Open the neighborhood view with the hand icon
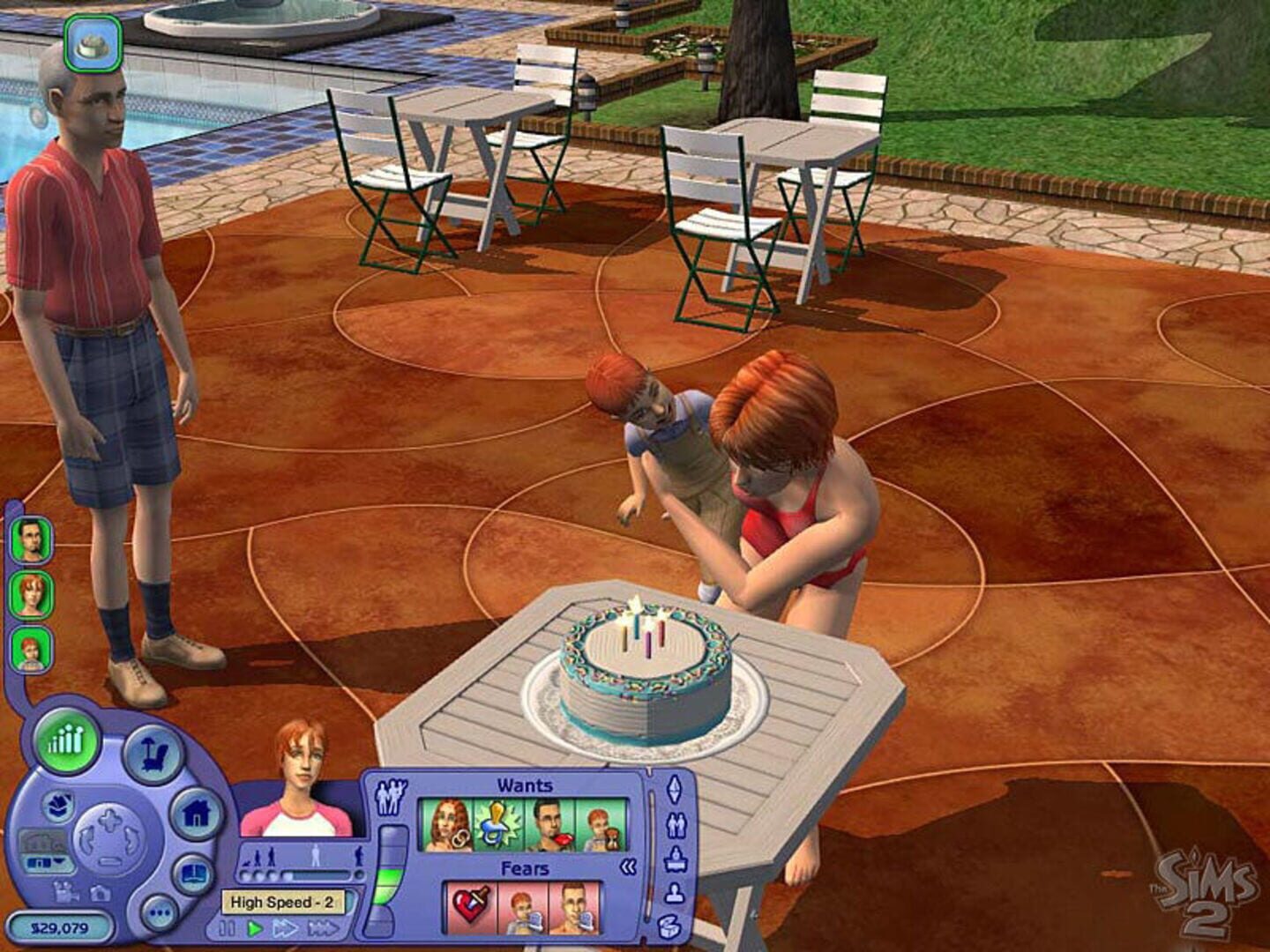1270x952 pixels. pyautogui.click(x=59, y=805)
